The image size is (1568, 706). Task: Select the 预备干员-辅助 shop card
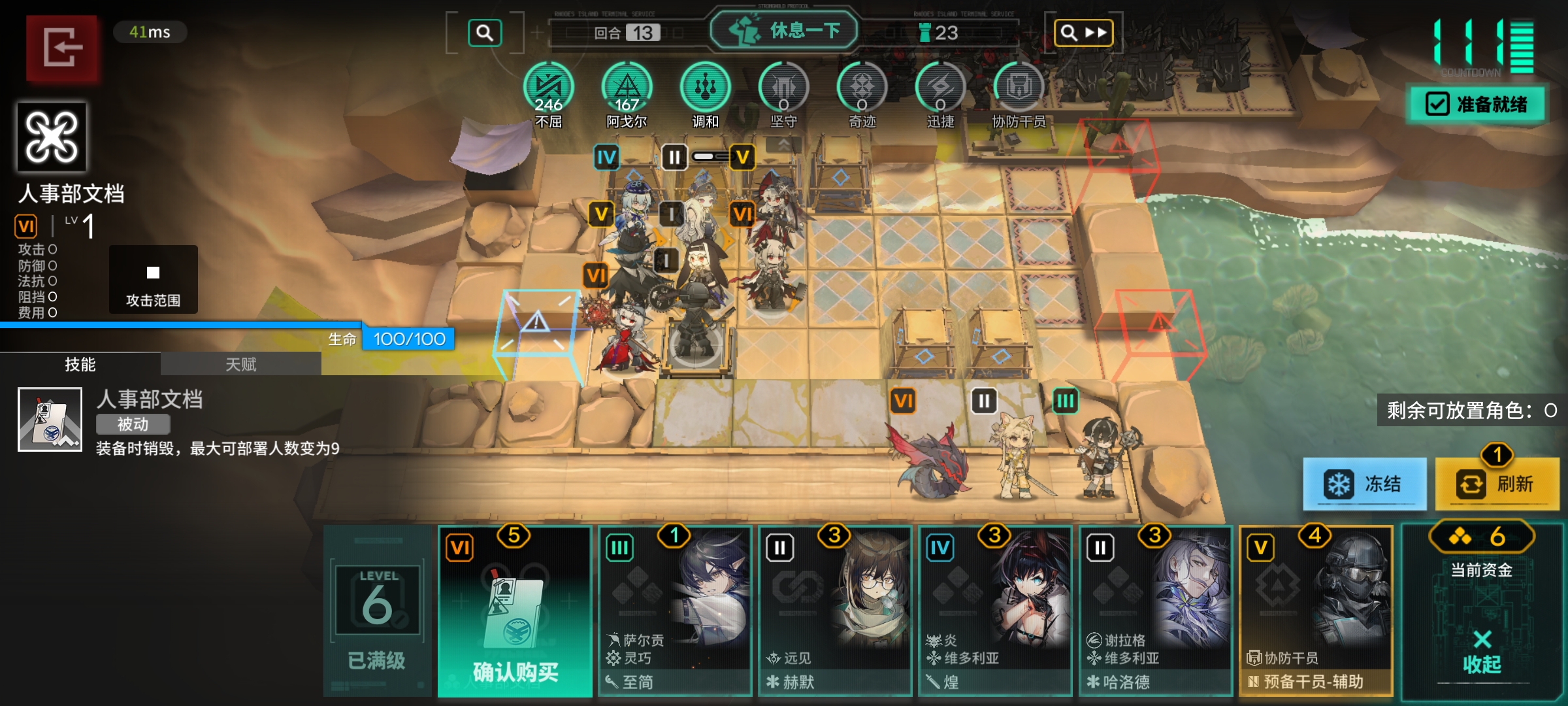(x=1315, y=611)
